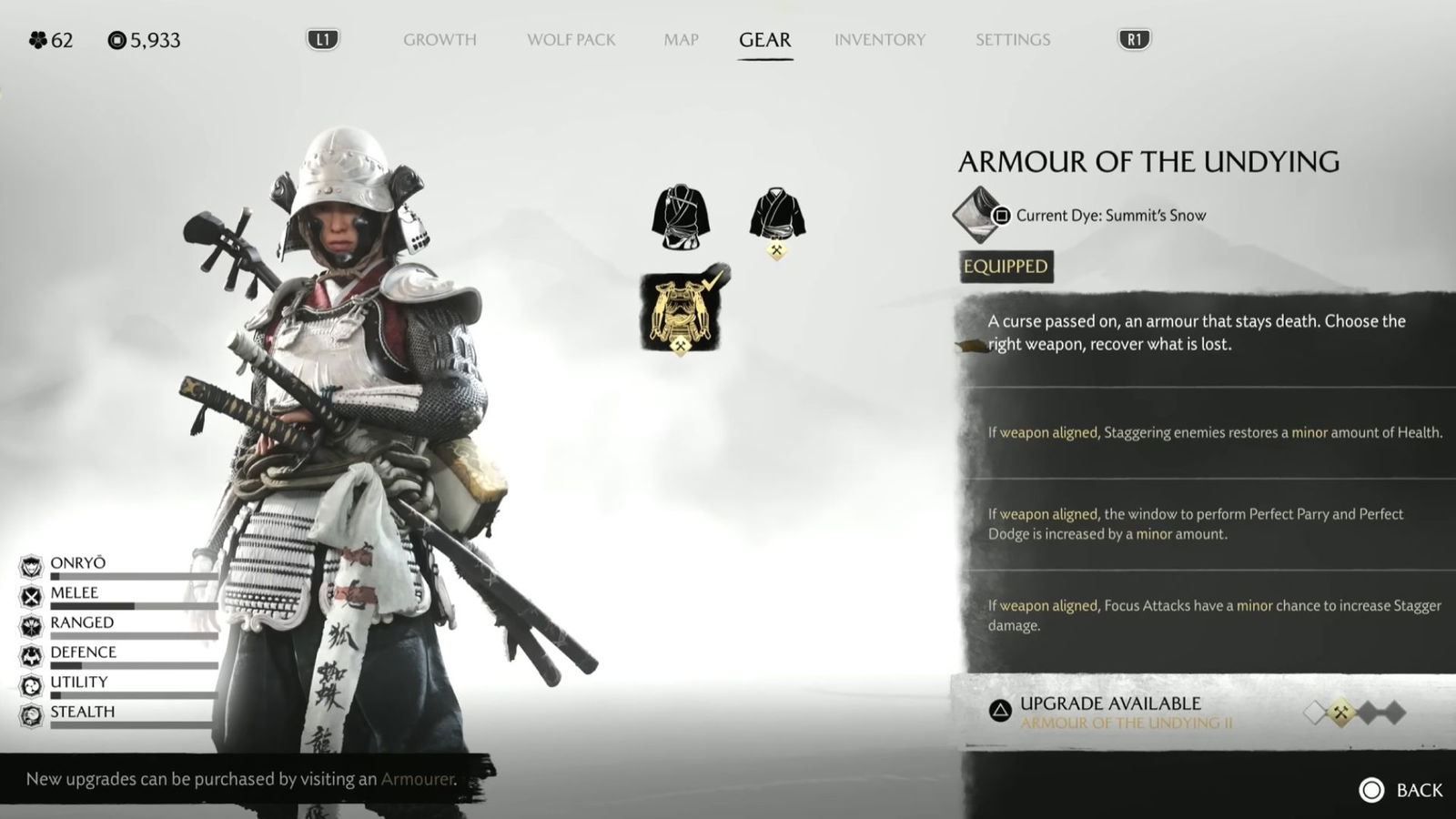
Task: Select the Melee stat category
Action: tap(75, 594)
